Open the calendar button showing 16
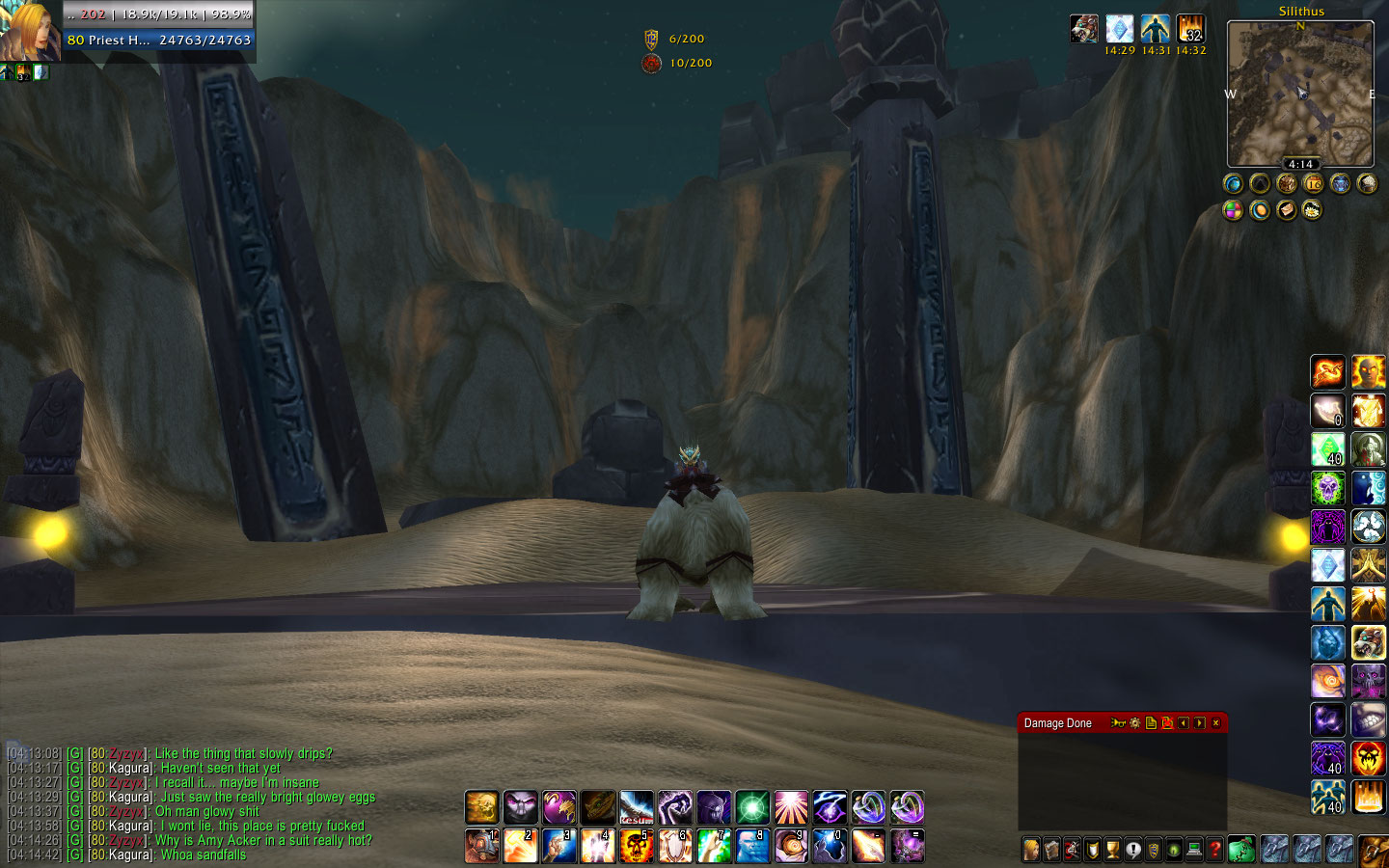The height and width of the screenshot is (868, 1389). 1313,183
